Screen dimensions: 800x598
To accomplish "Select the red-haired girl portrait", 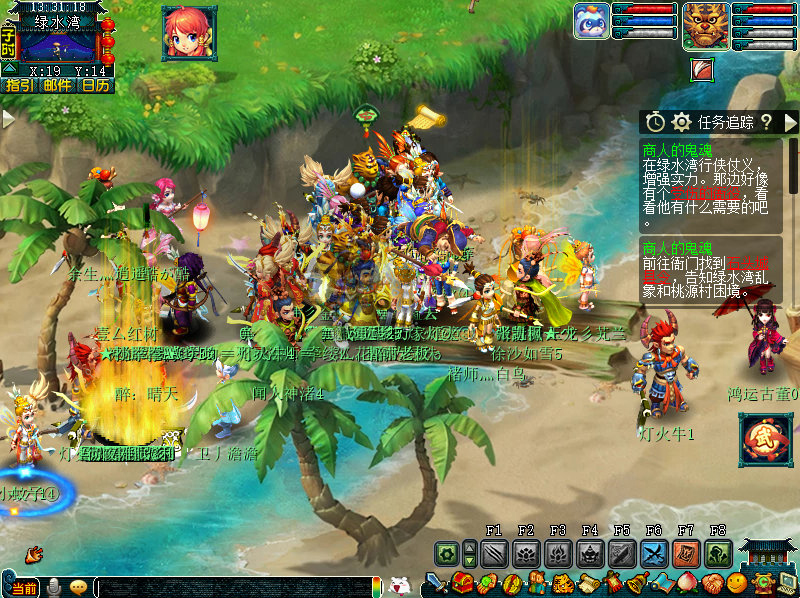I will 189,33.
